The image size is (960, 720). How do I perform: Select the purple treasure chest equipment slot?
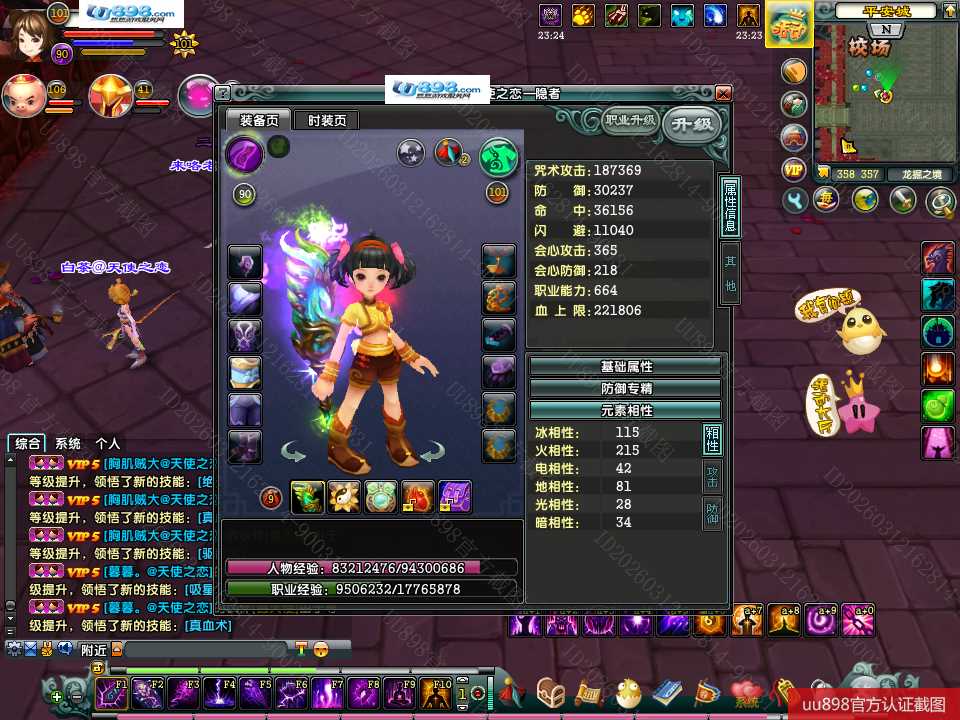455,496
